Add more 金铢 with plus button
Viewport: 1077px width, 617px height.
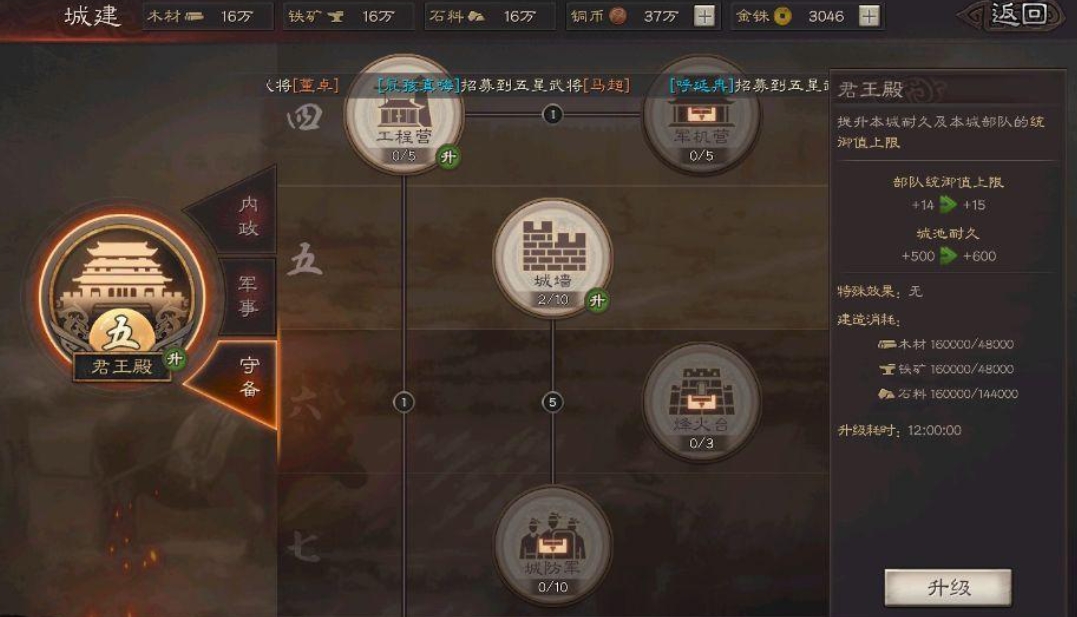[x=869, y=16]
